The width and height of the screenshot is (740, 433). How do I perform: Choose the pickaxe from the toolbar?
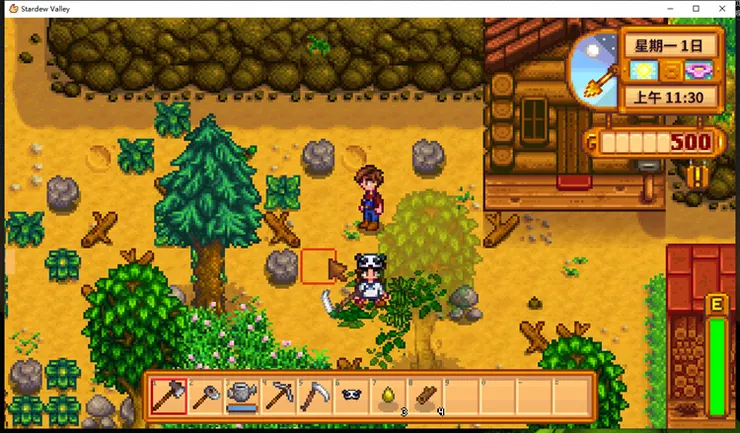(x=277, y=396)
